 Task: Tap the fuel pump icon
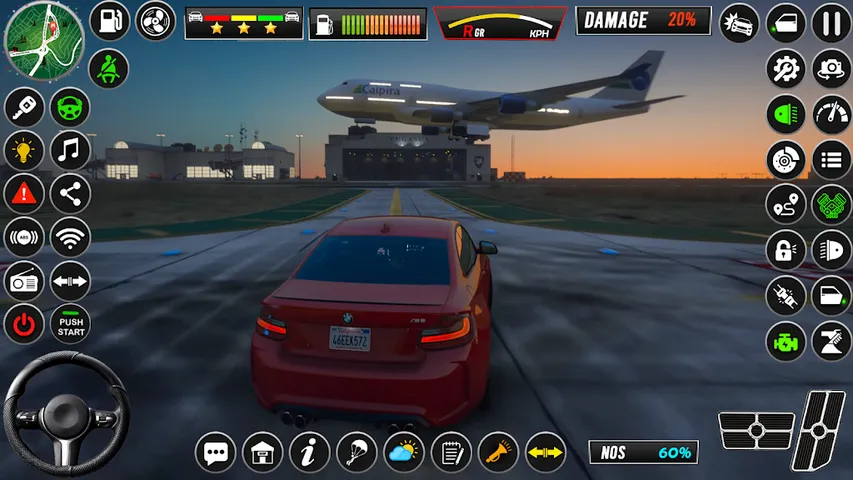coord(110,21)
